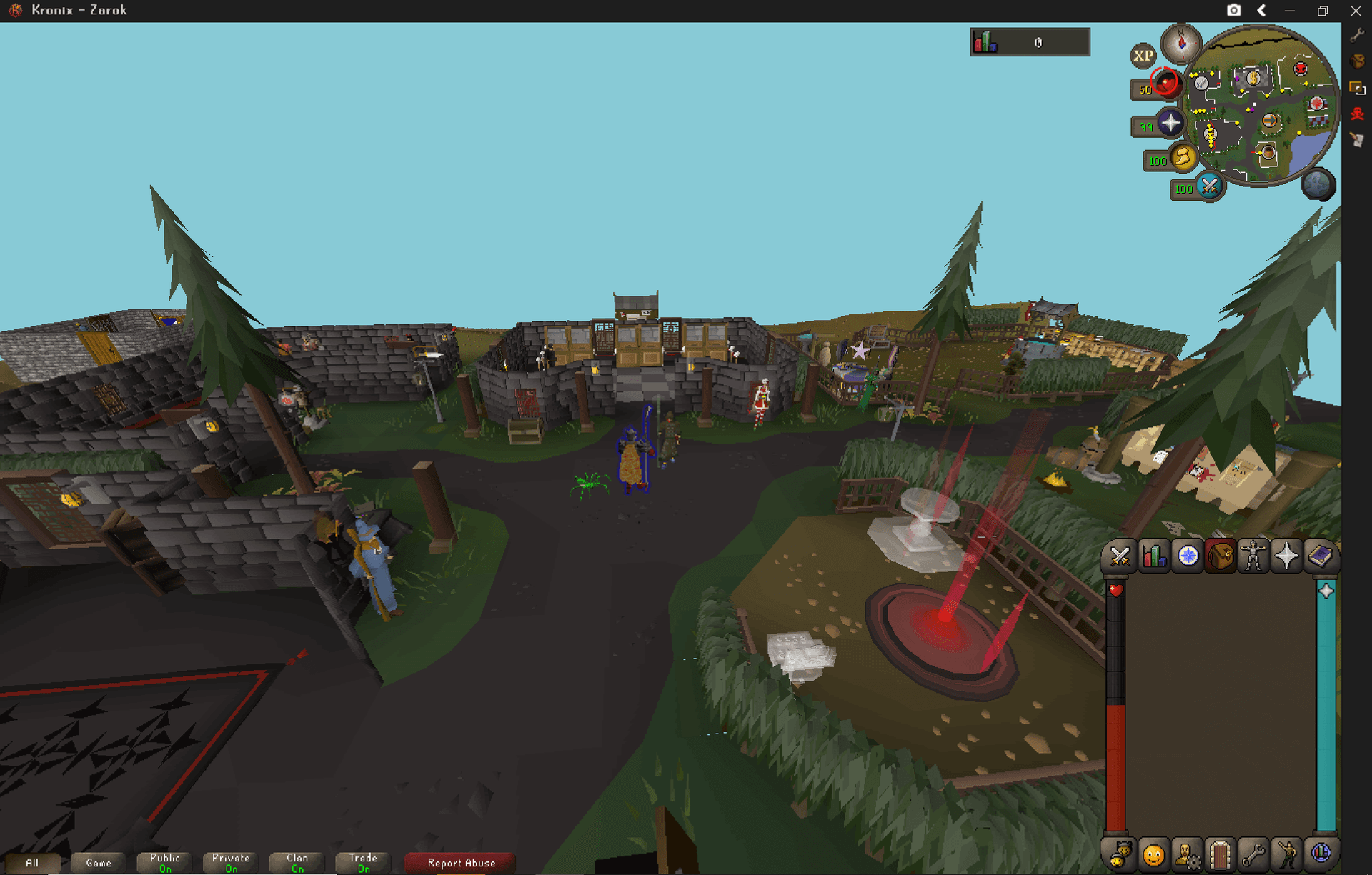Activate quick prayers on the prayer orb
The height and width of the screenshot is (875, 1372).
pos(1170,123)
